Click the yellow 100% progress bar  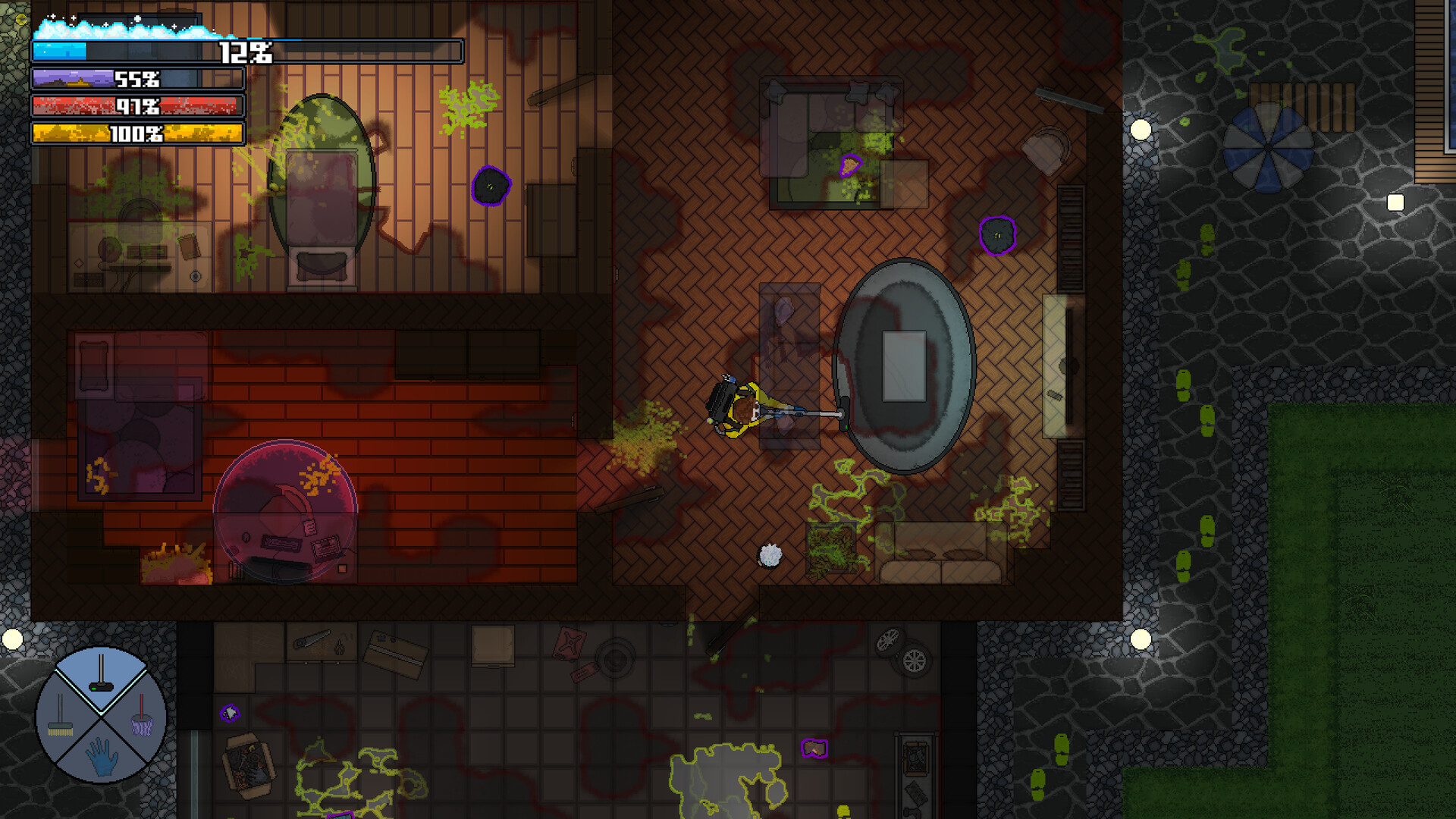pyautogui.click(x=136, y=135)
